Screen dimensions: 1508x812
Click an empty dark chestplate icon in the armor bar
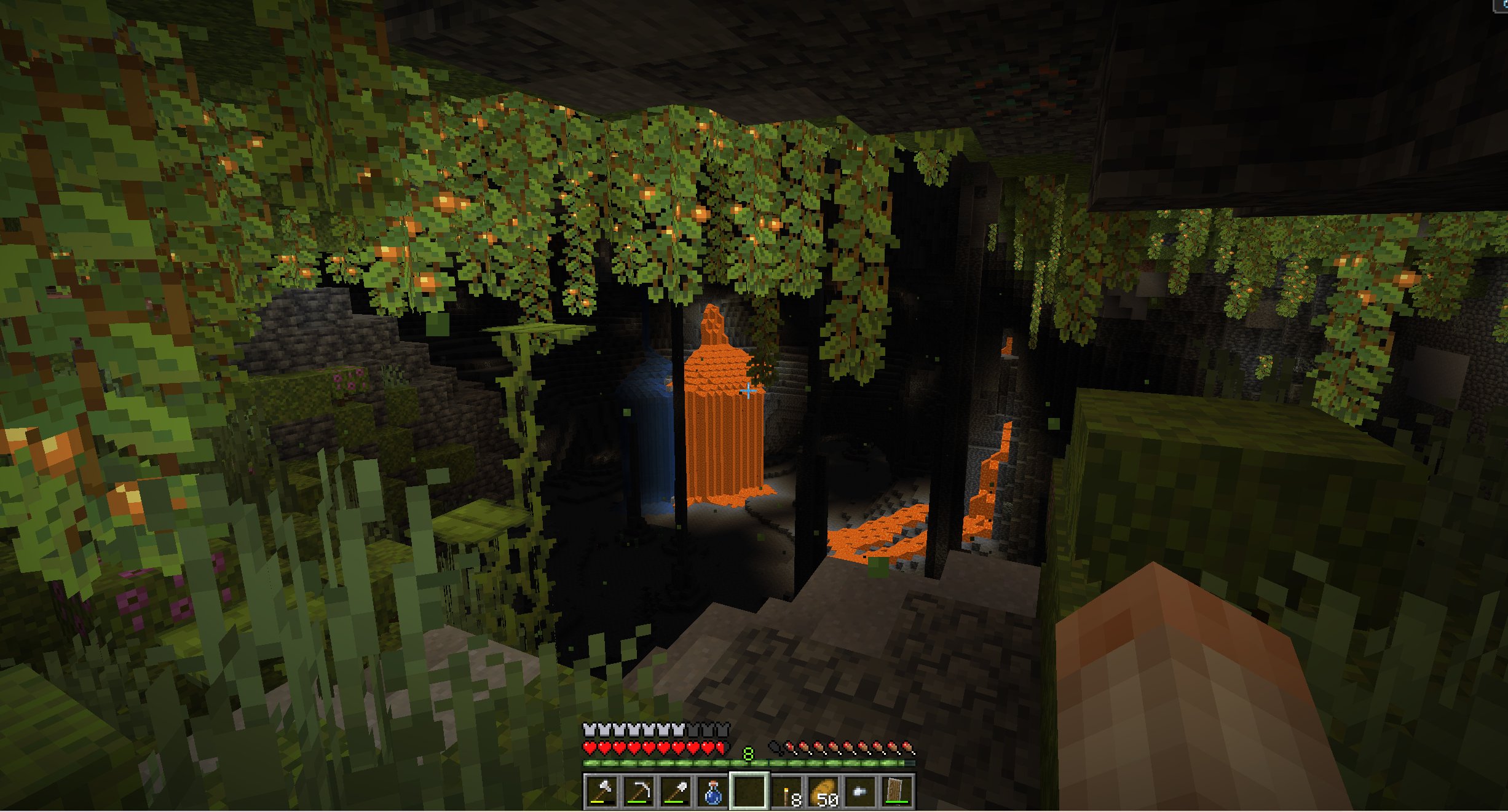click(x=707, y=730)
